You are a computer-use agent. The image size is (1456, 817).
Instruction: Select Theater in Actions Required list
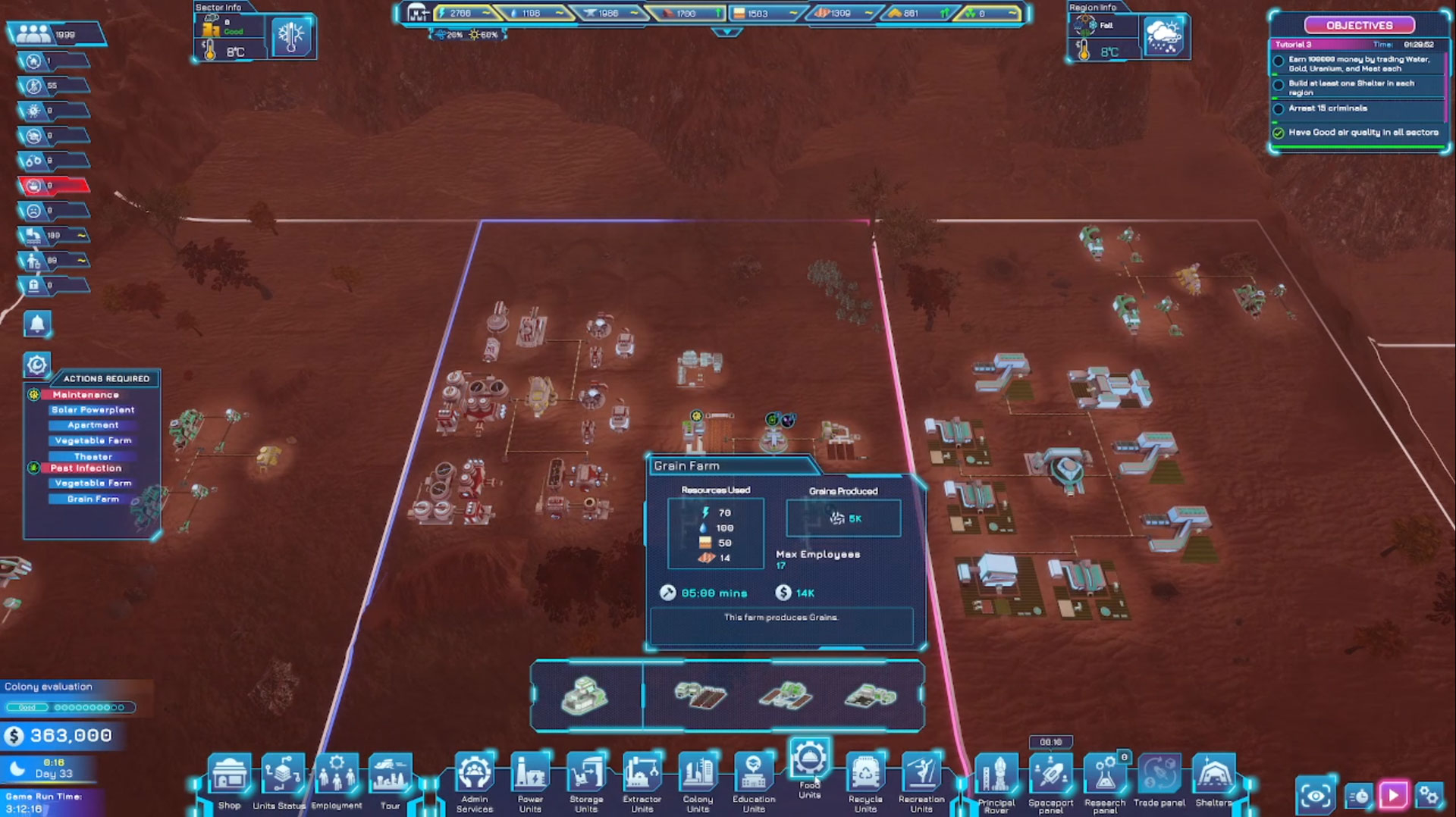point(93,456)
